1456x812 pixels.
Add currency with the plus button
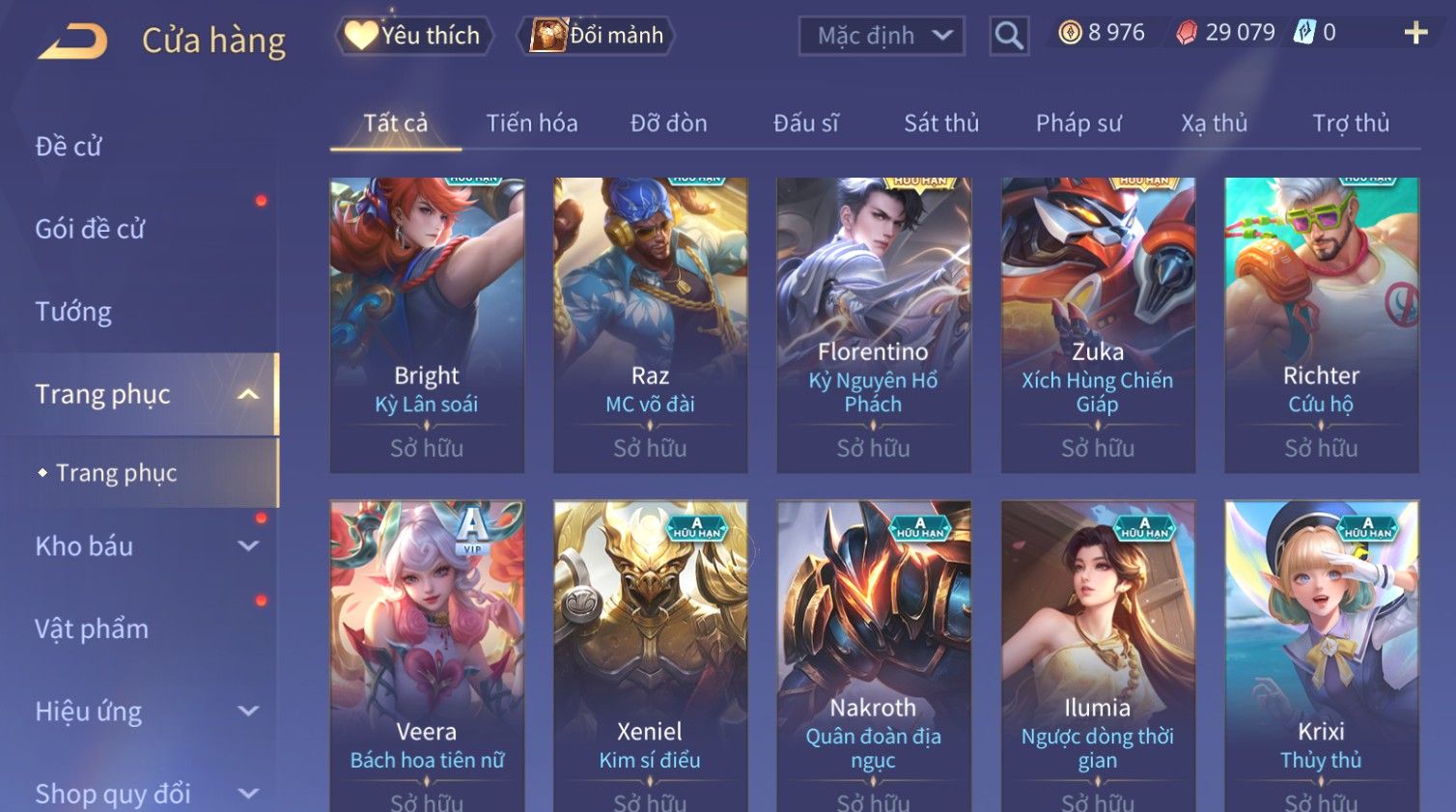pos(1415,33)
